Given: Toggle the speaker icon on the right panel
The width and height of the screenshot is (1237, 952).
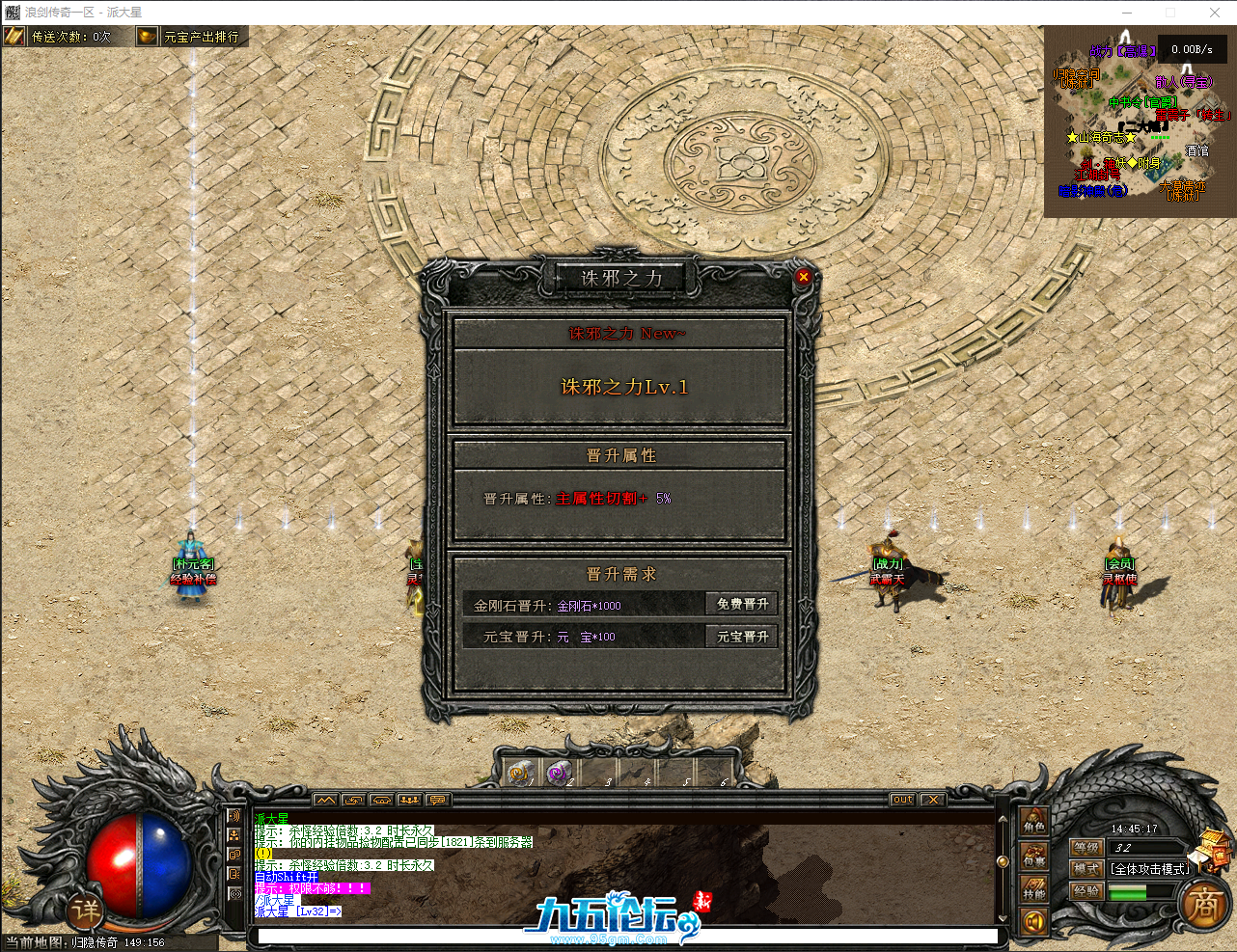Looking at the screenshot, I should tap(1032, 918).
